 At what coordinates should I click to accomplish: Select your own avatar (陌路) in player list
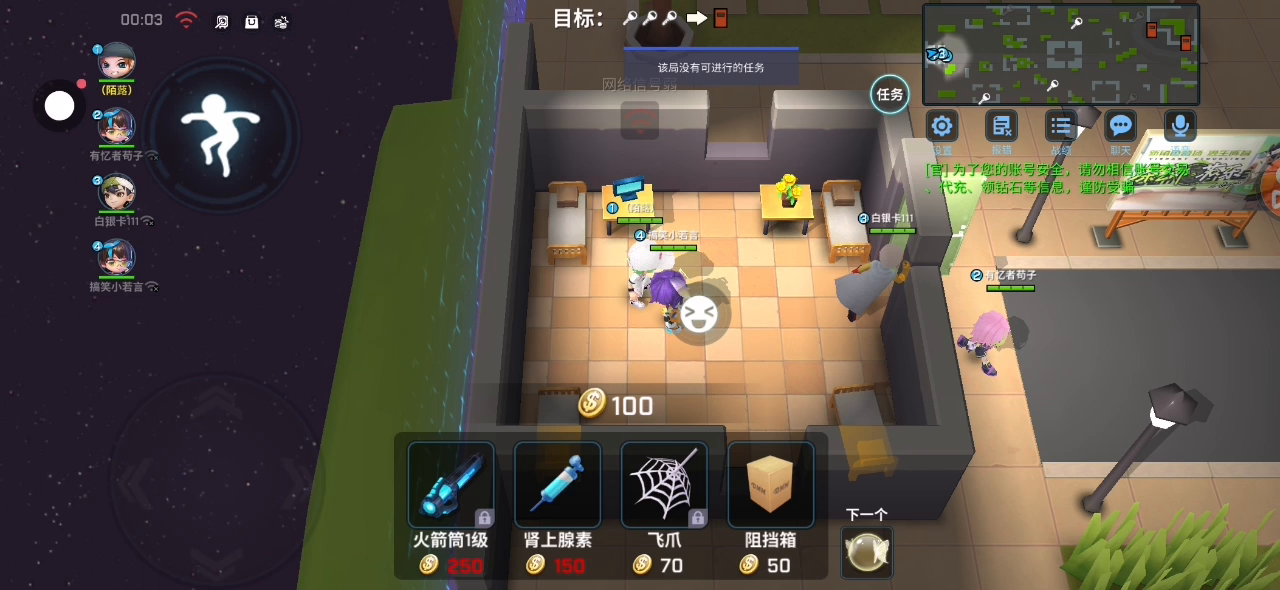tap(116, 62)
